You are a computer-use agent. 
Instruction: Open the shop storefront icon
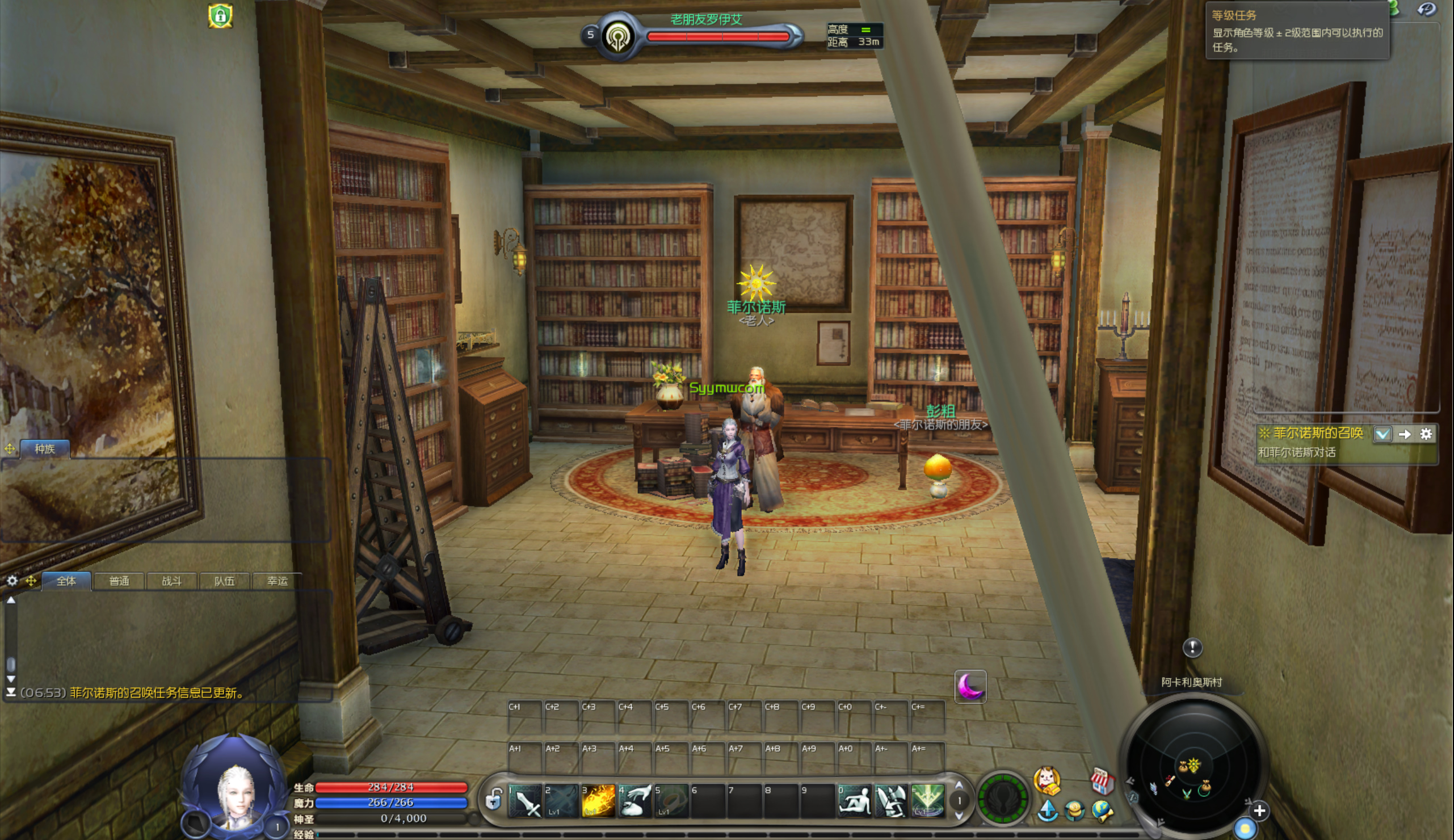[1102, 781]
